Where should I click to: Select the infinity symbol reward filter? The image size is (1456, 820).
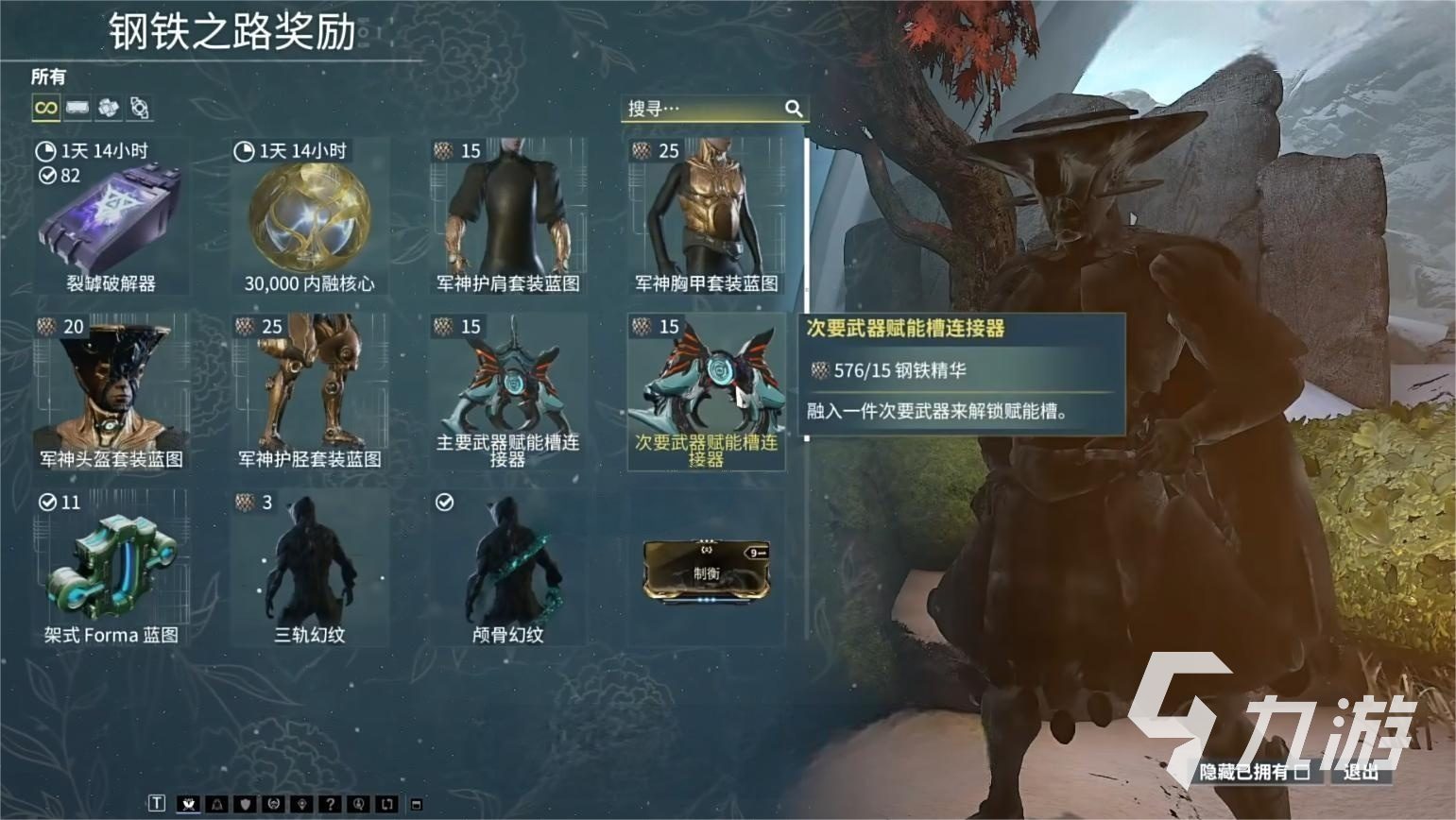44,107
